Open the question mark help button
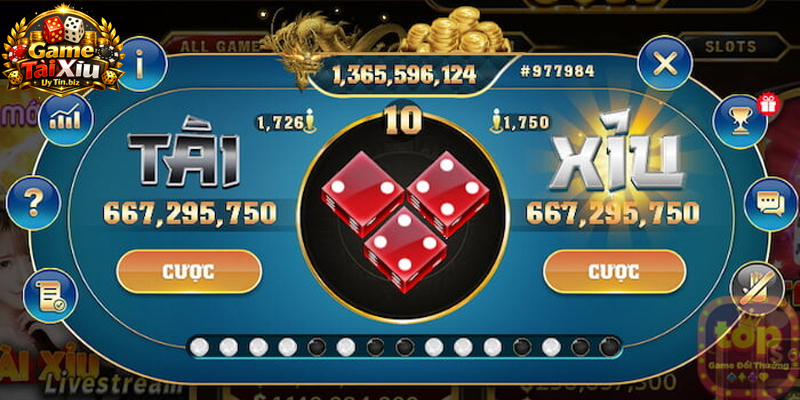This screenshot has width=800, height=400. click(x=33, y=204)
